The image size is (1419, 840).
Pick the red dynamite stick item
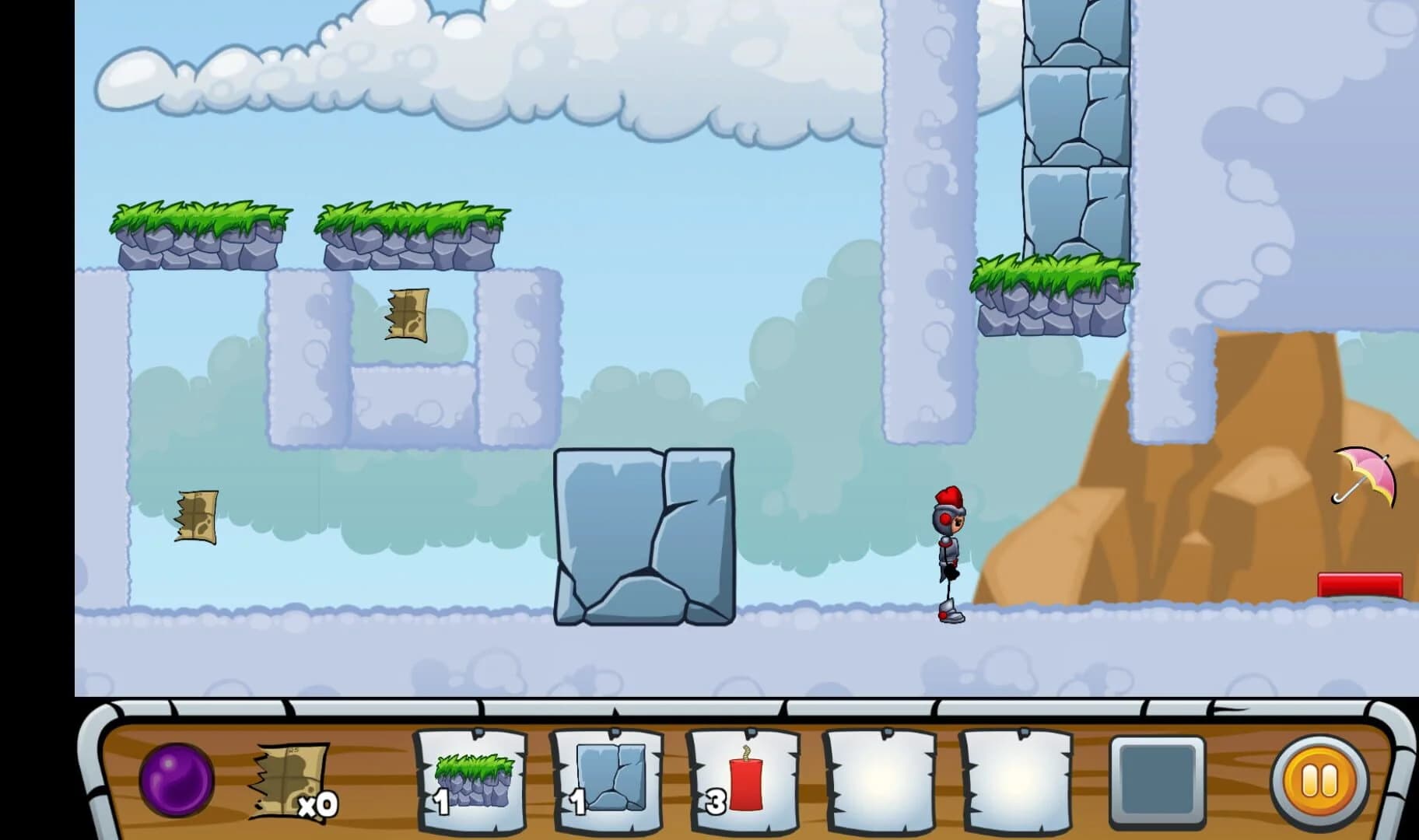tap(741, 778)
